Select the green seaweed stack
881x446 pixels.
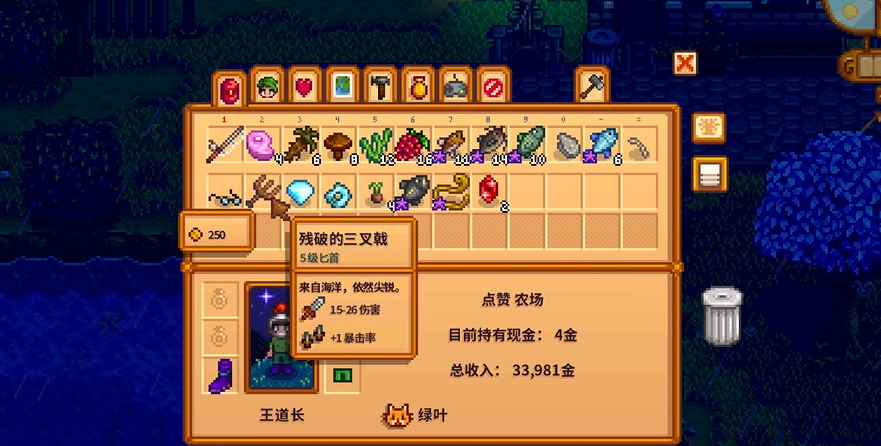(x=376, y=146)
